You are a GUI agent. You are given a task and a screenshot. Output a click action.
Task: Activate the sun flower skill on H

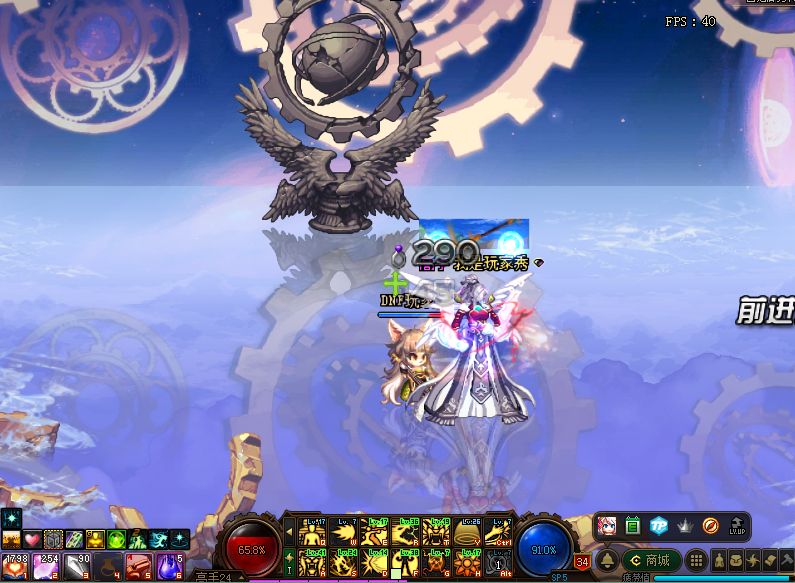[x=468, y=562]
